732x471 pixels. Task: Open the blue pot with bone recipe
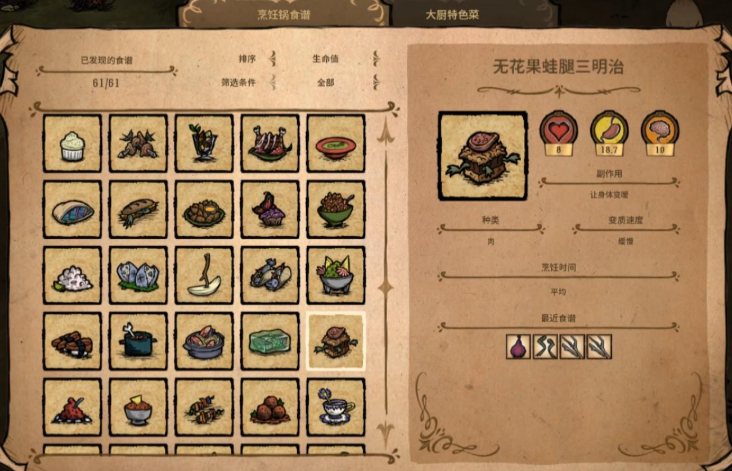point(138,342)
